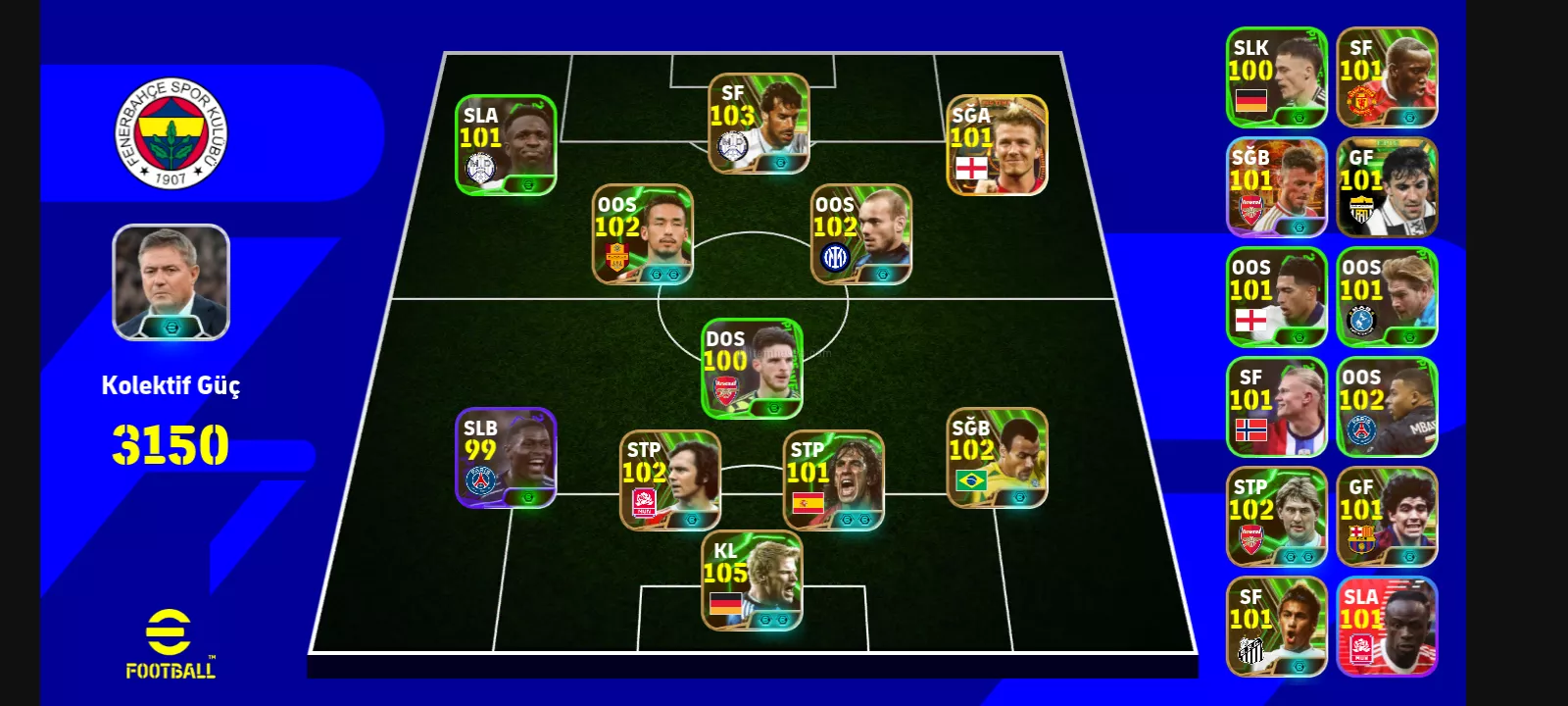Choose the OOS 102 Inter midfielder card
1568x706 pixels.
click(x=861, y=235)
